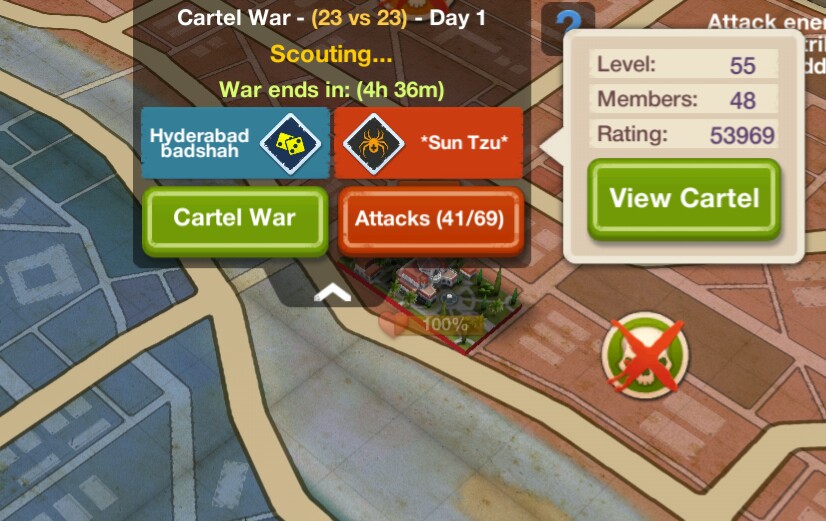Select the *Sun Tzu* enemy cartel banner

[428, 143]
